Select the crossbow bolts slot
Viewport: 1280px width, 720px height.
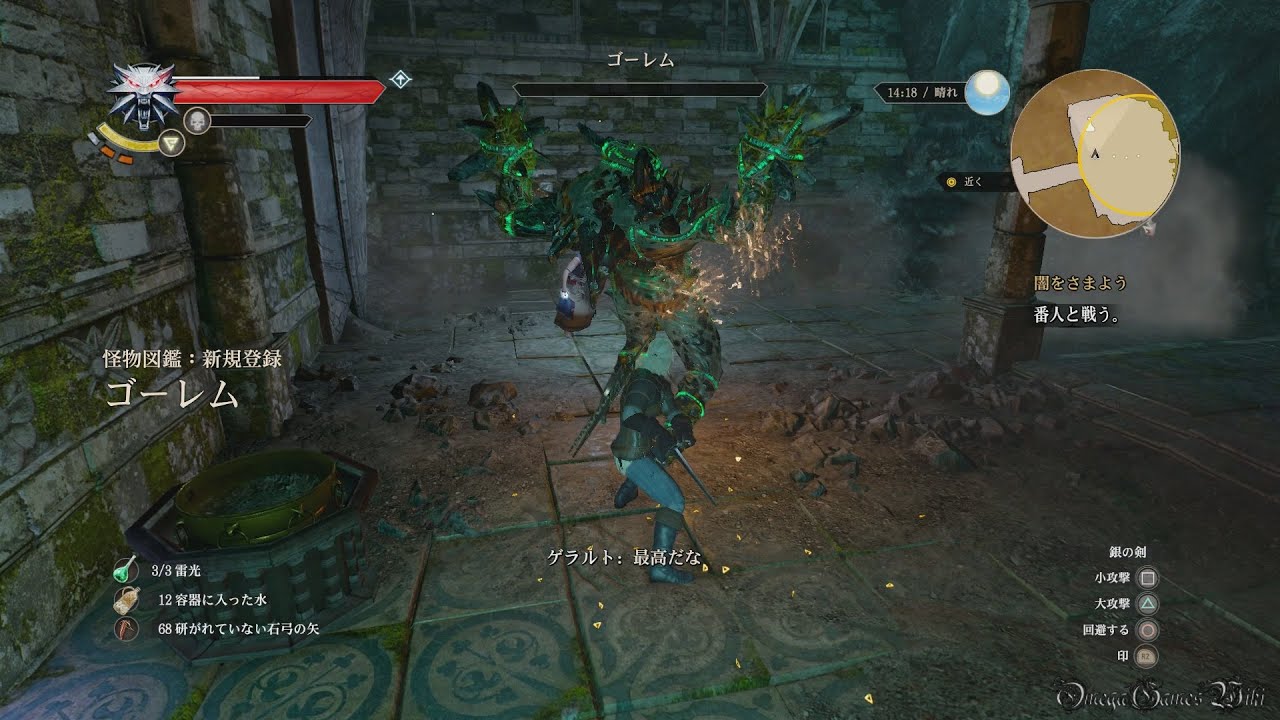pyautogui.click(x=127, y=629)
